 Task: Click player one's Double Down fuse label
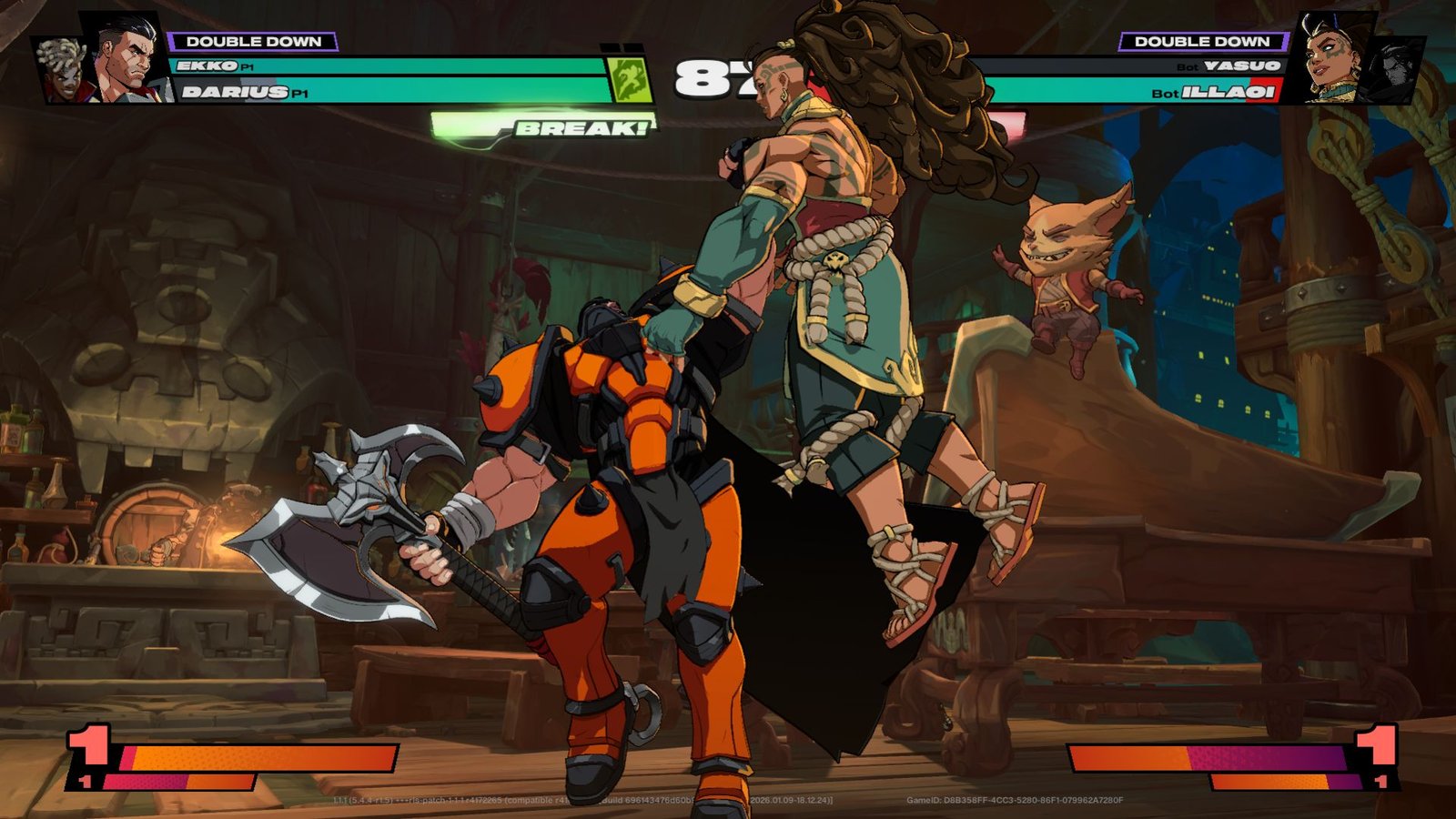pos(253,41)
